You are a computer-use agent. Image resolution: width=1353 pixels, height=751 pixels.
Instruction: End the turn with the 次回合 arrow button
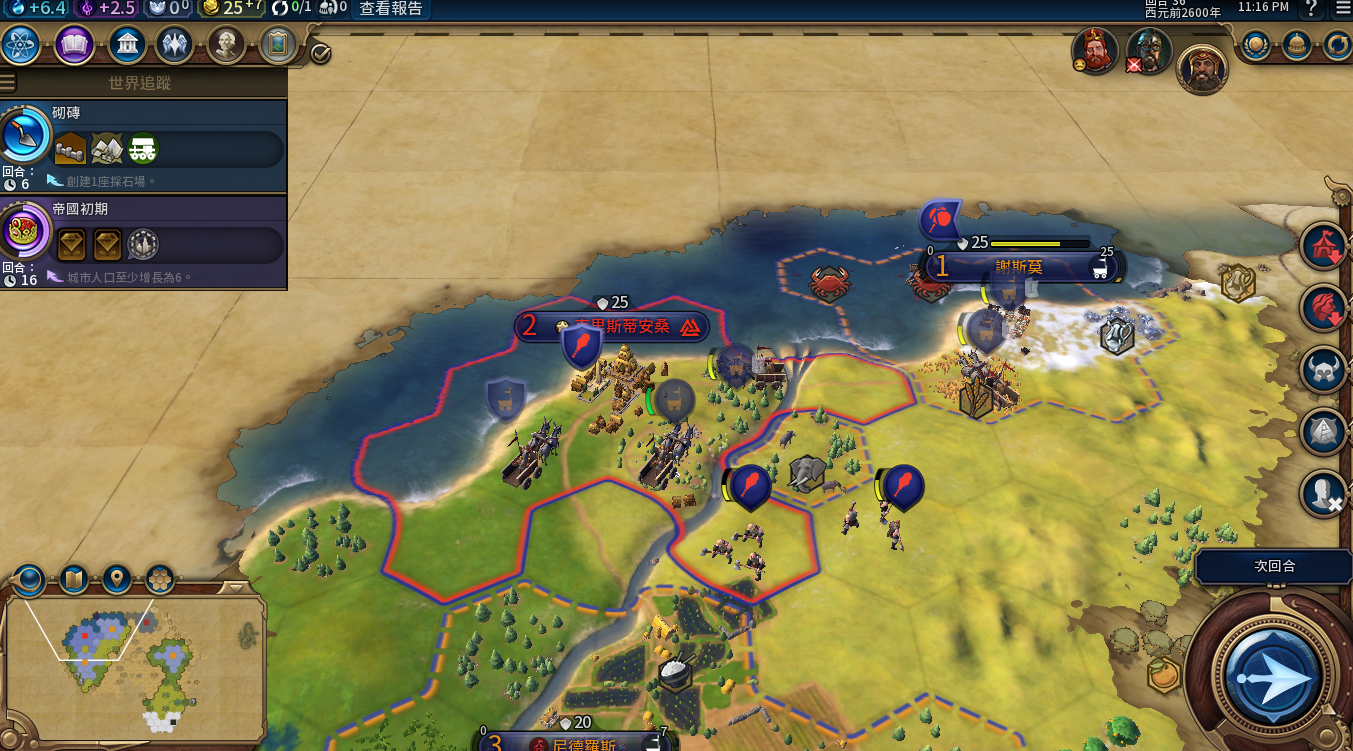coord(1269,677)
